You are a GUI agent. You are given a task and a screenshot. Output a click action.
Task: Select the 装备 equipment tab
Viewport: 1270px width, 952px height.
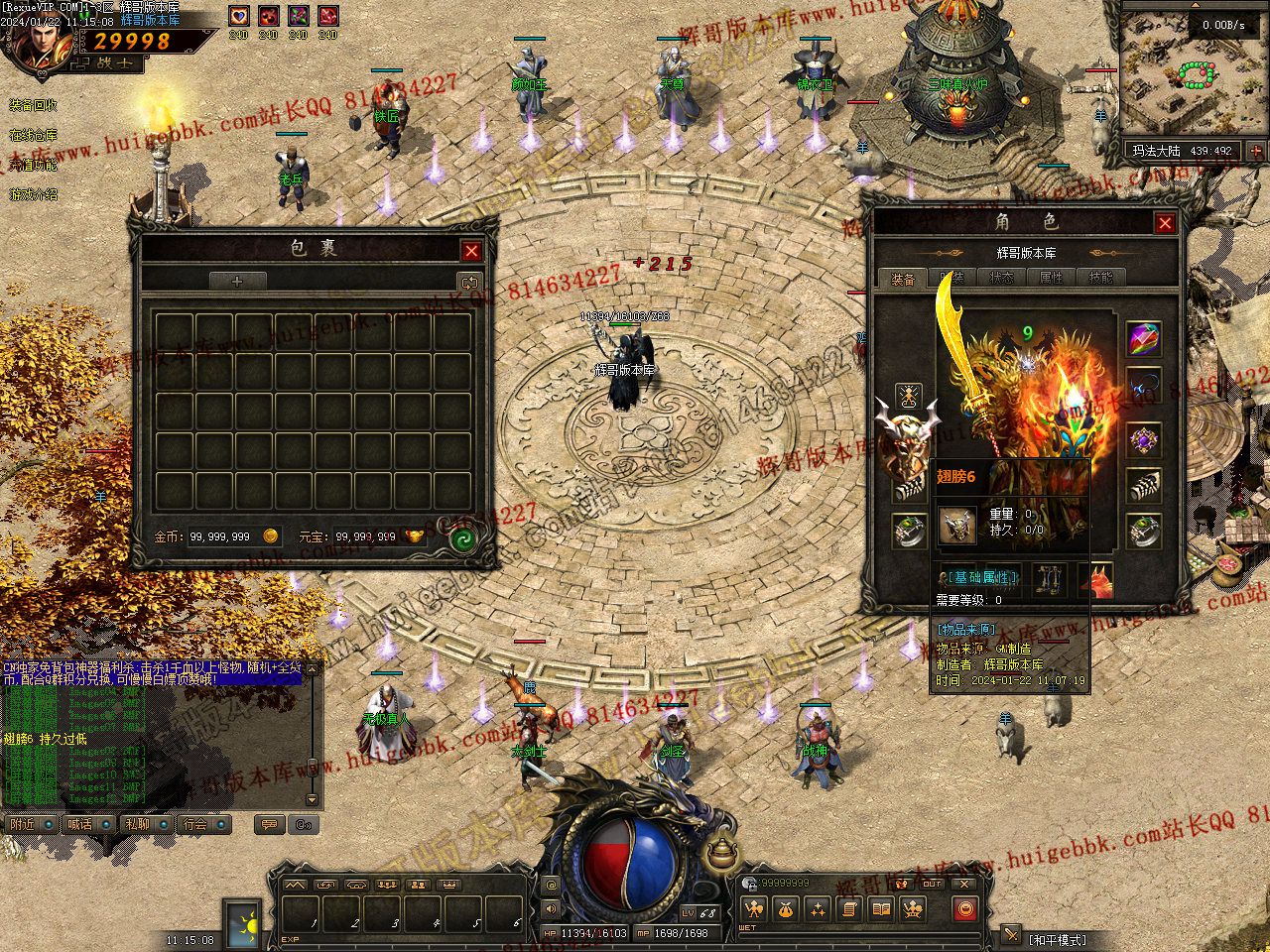click(903, 279)
